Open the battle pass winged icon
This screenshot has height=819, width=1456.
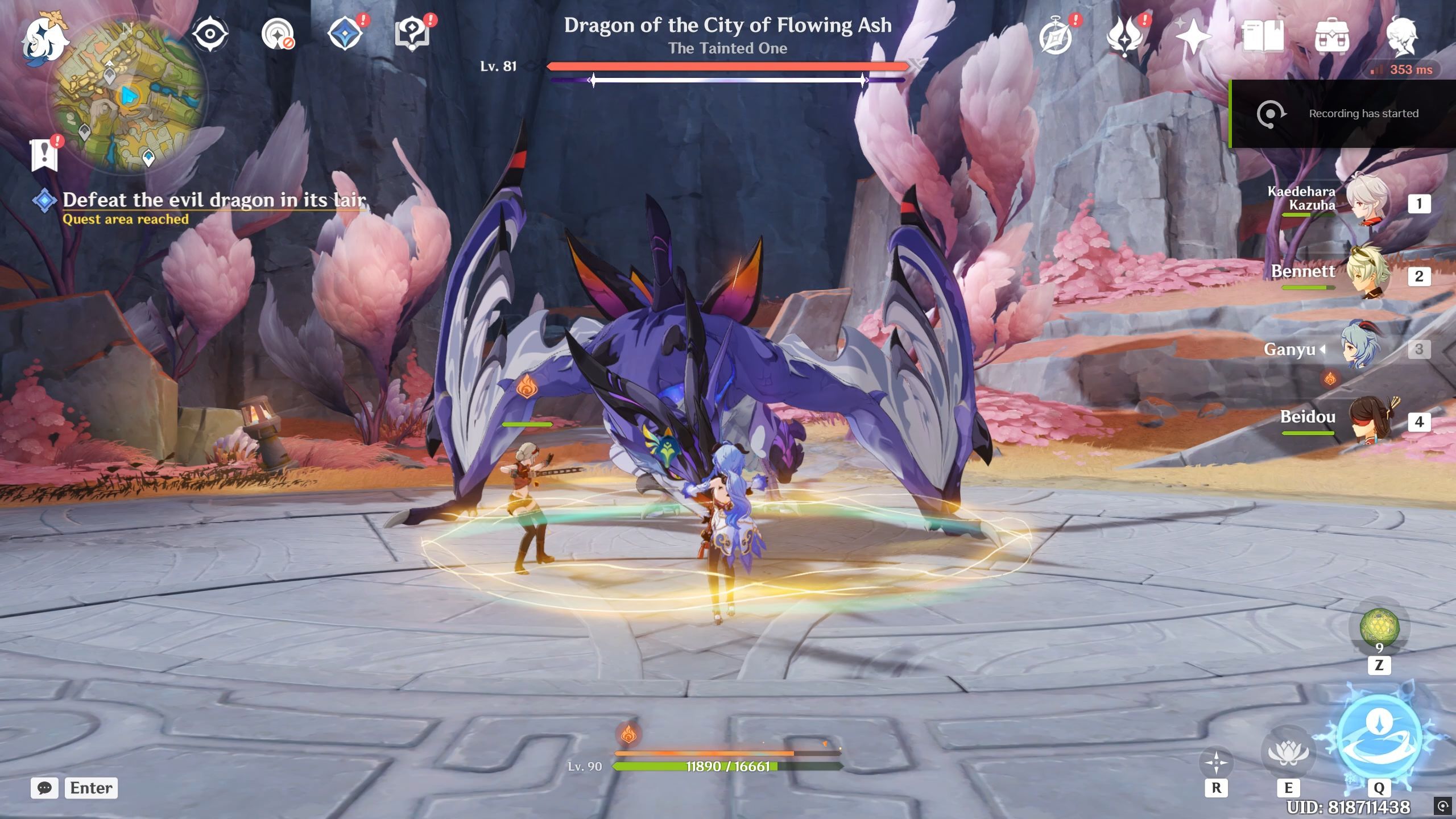pos(1125,36)
